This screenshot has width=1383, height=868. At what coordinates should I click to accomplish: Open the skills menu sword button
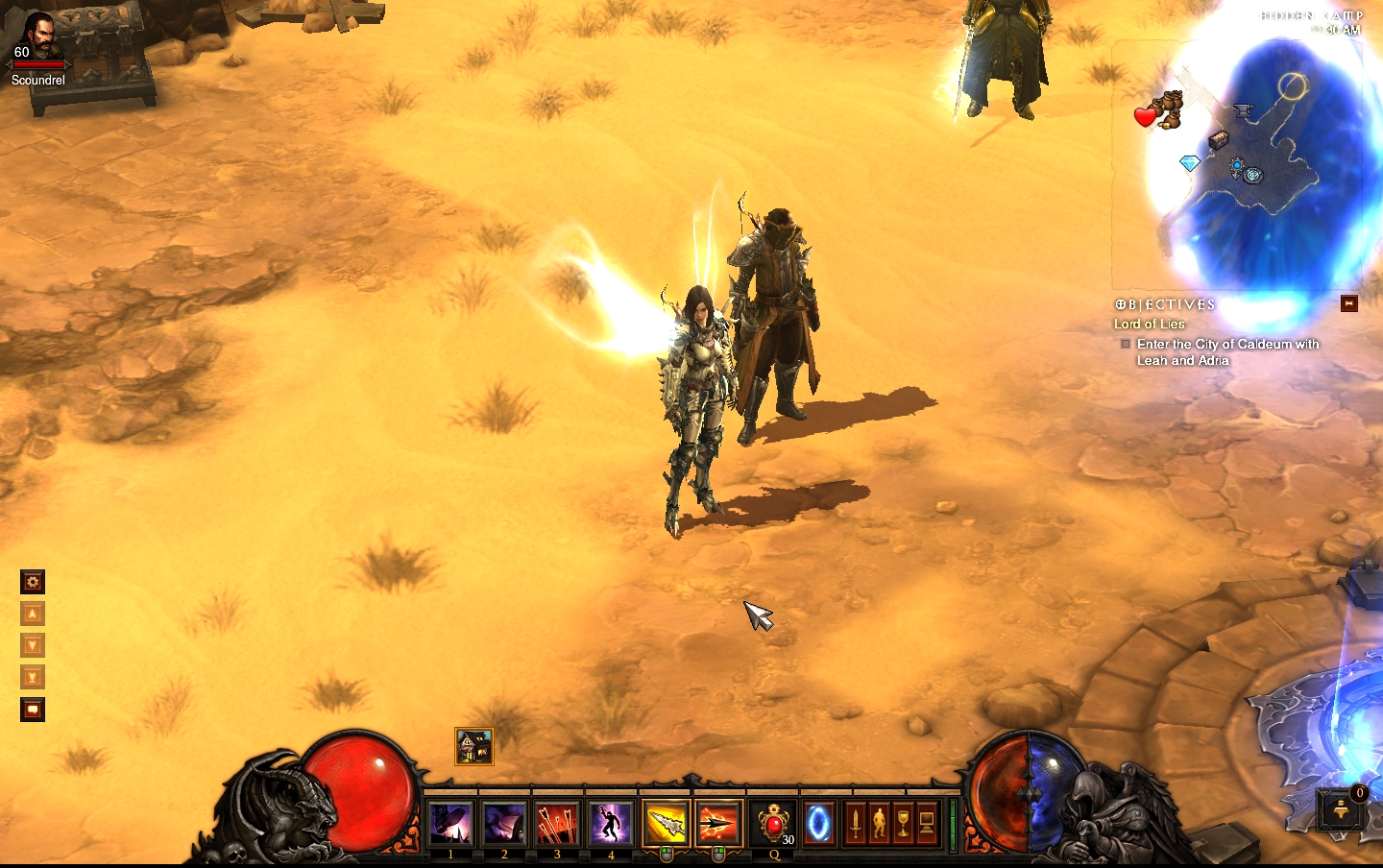click(855, 824)
